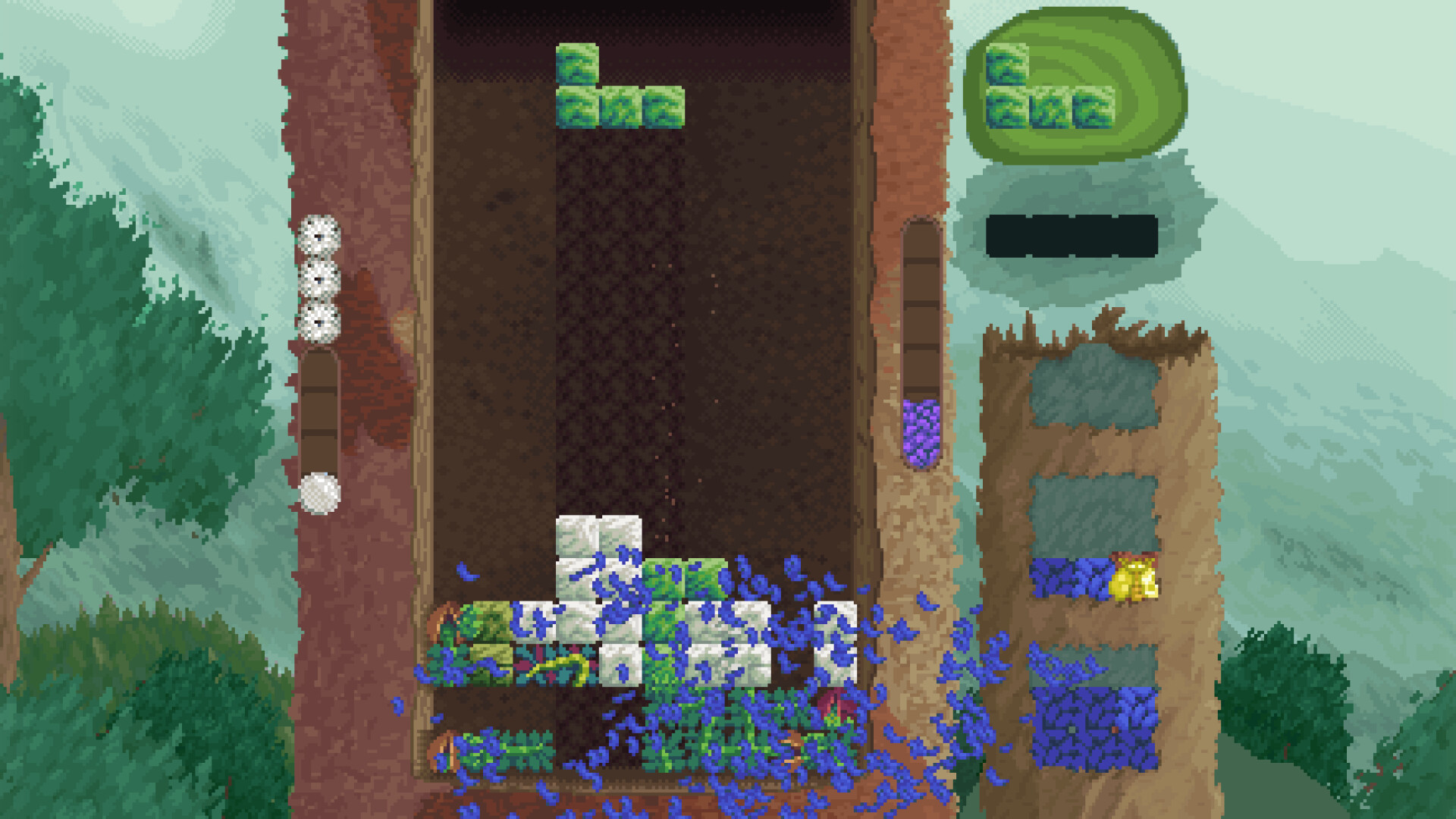Image resolution: width=1456 pixels, height=819 pixels.
Task: Click the lone dandelion at the gauge bottom
Action: tap(319, 491)
